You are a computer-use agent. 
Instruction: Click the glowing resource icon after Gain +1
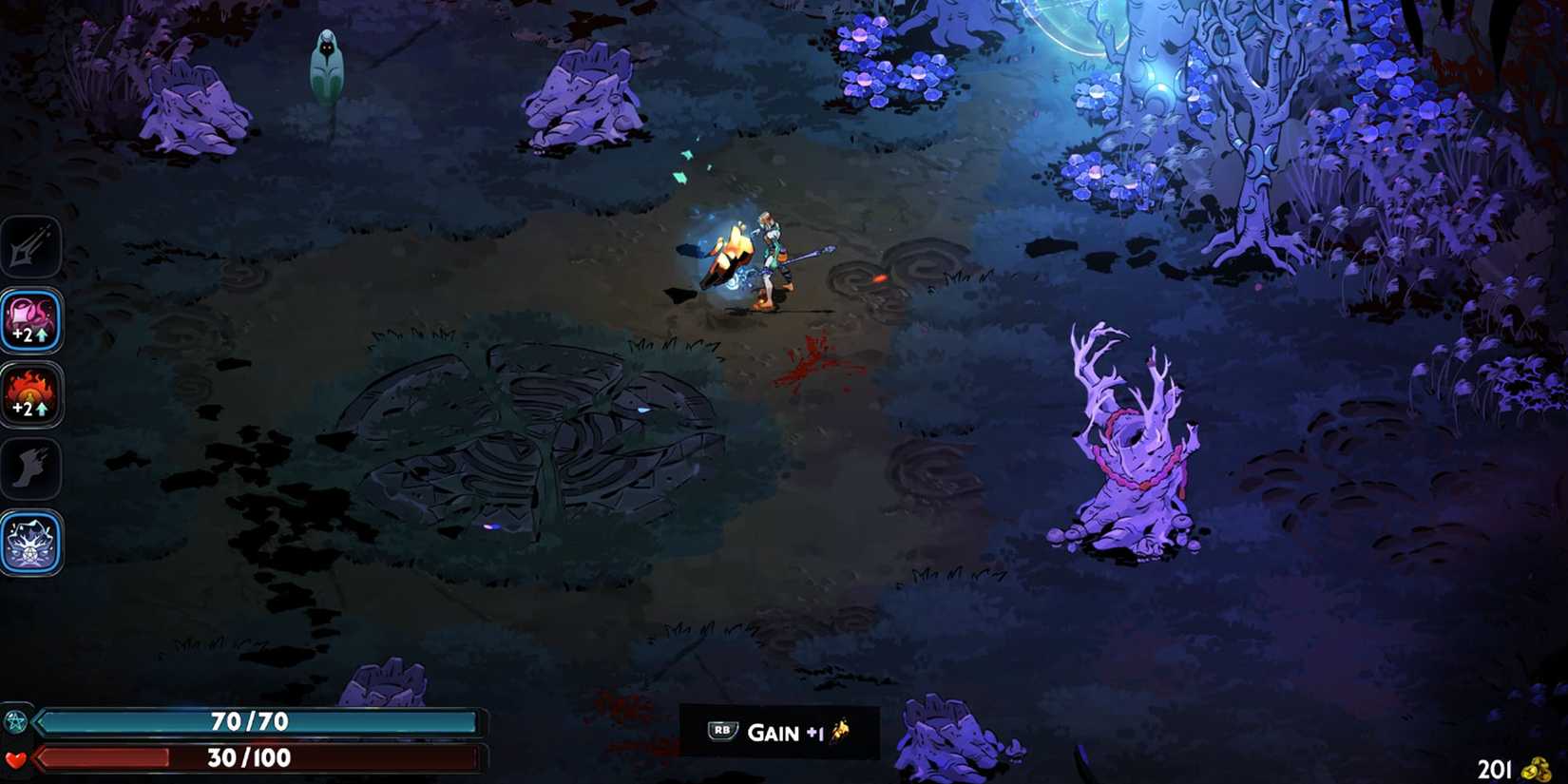[840, 732]
